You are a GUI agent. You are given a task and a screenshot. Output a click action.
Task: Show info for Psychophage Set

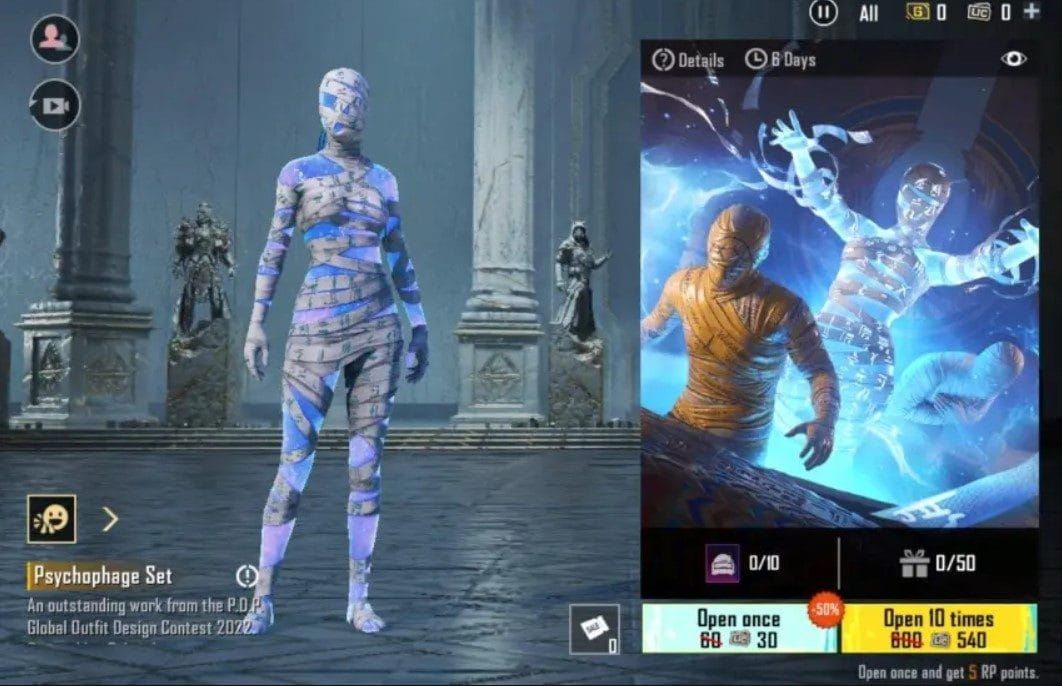[247, 576]
